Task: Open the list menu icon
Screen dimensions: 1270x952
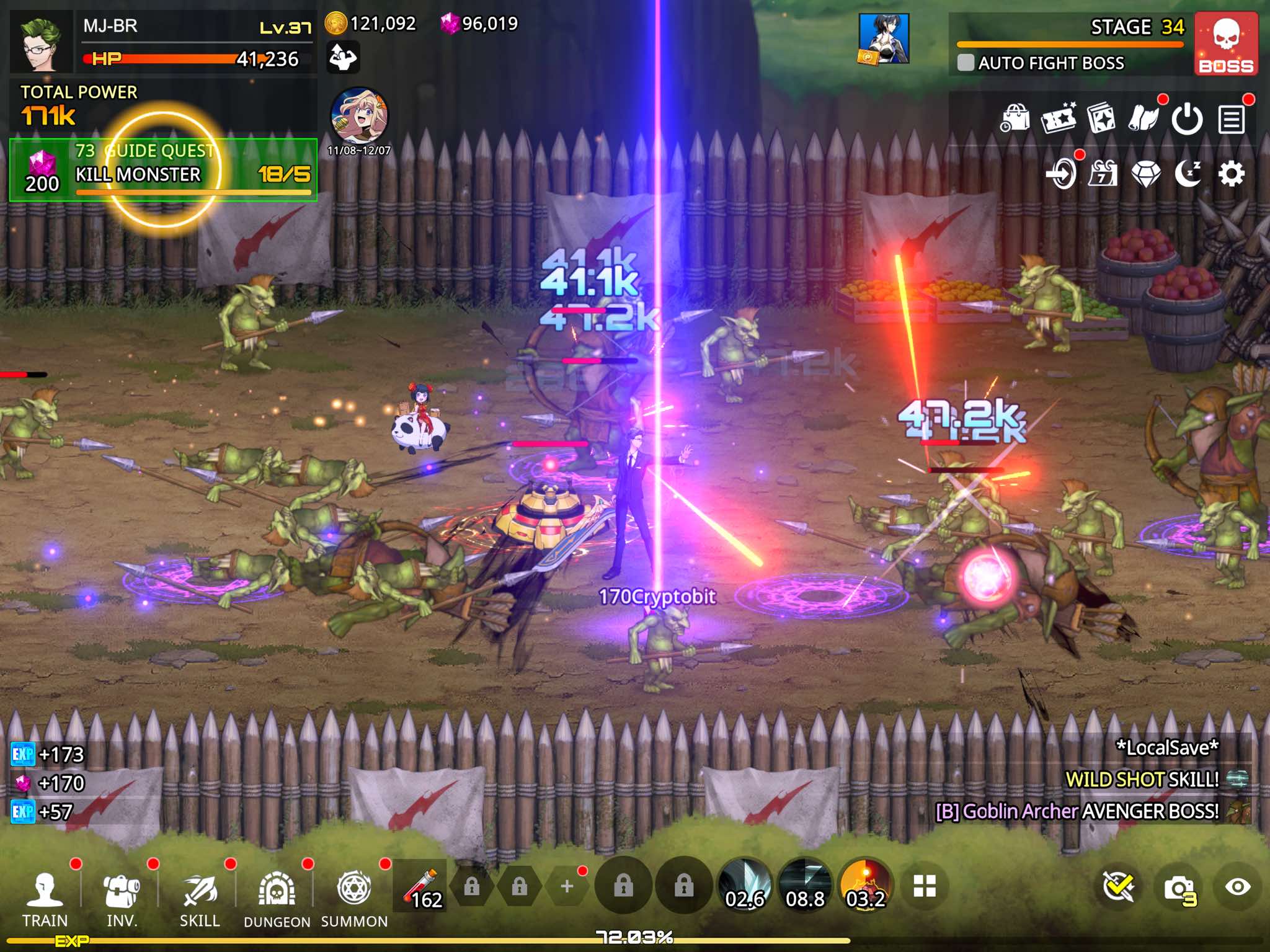Action: pos(1231,119)
